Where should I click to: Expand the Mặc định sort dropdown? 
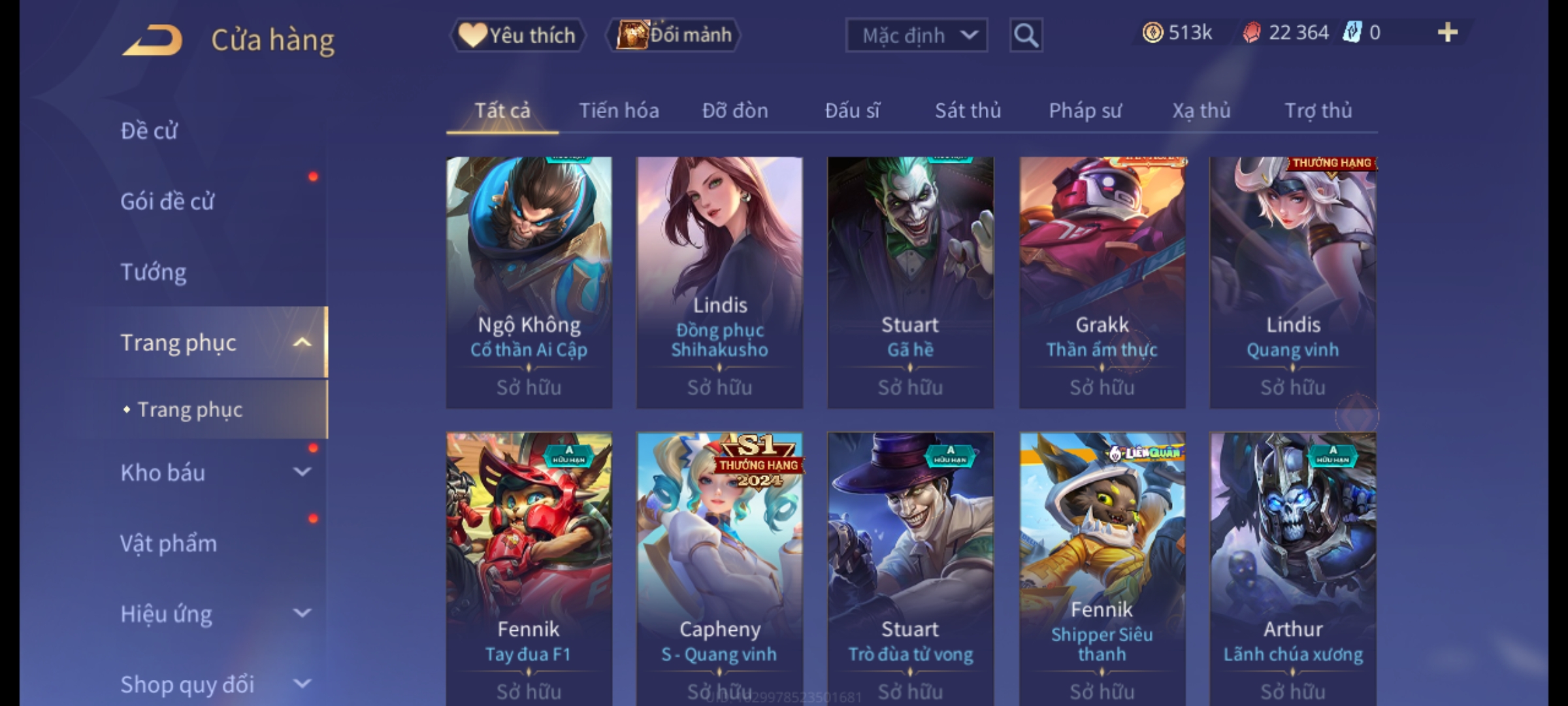tap(915, 35)
